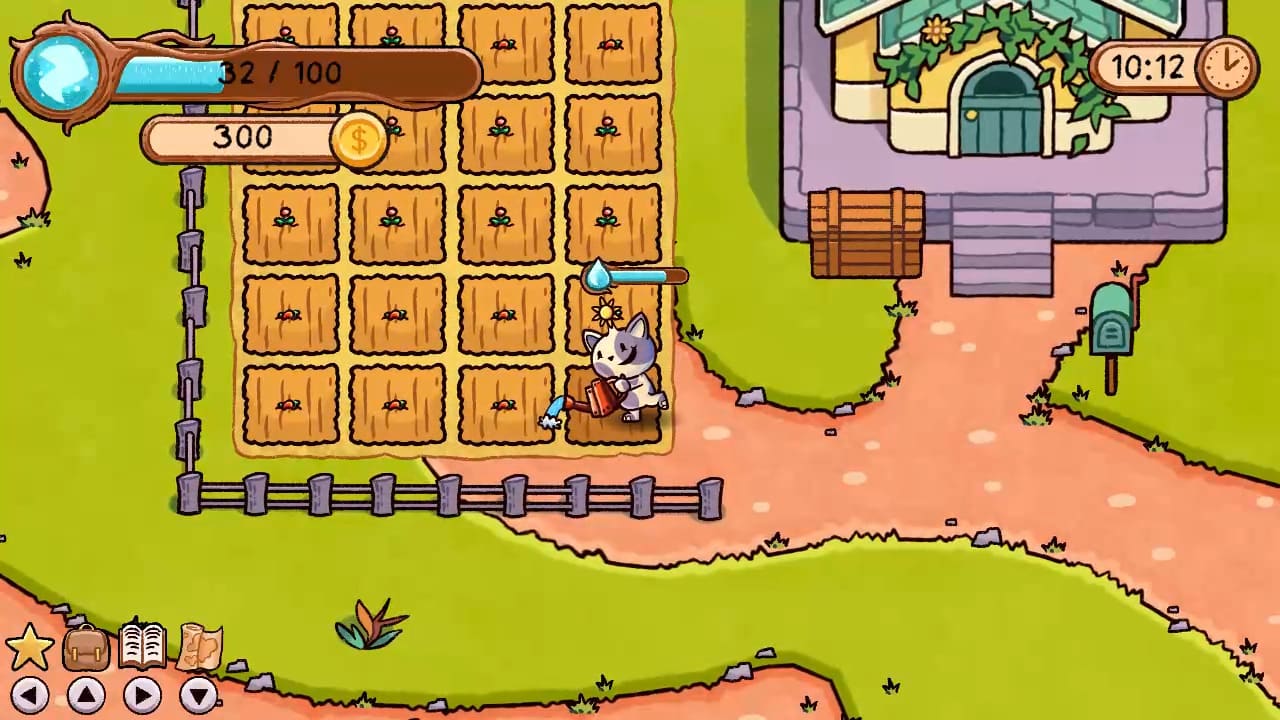This screenshot has width=1280, height=720.
Task: Open the journal book icon
Action: click(140, 645)
